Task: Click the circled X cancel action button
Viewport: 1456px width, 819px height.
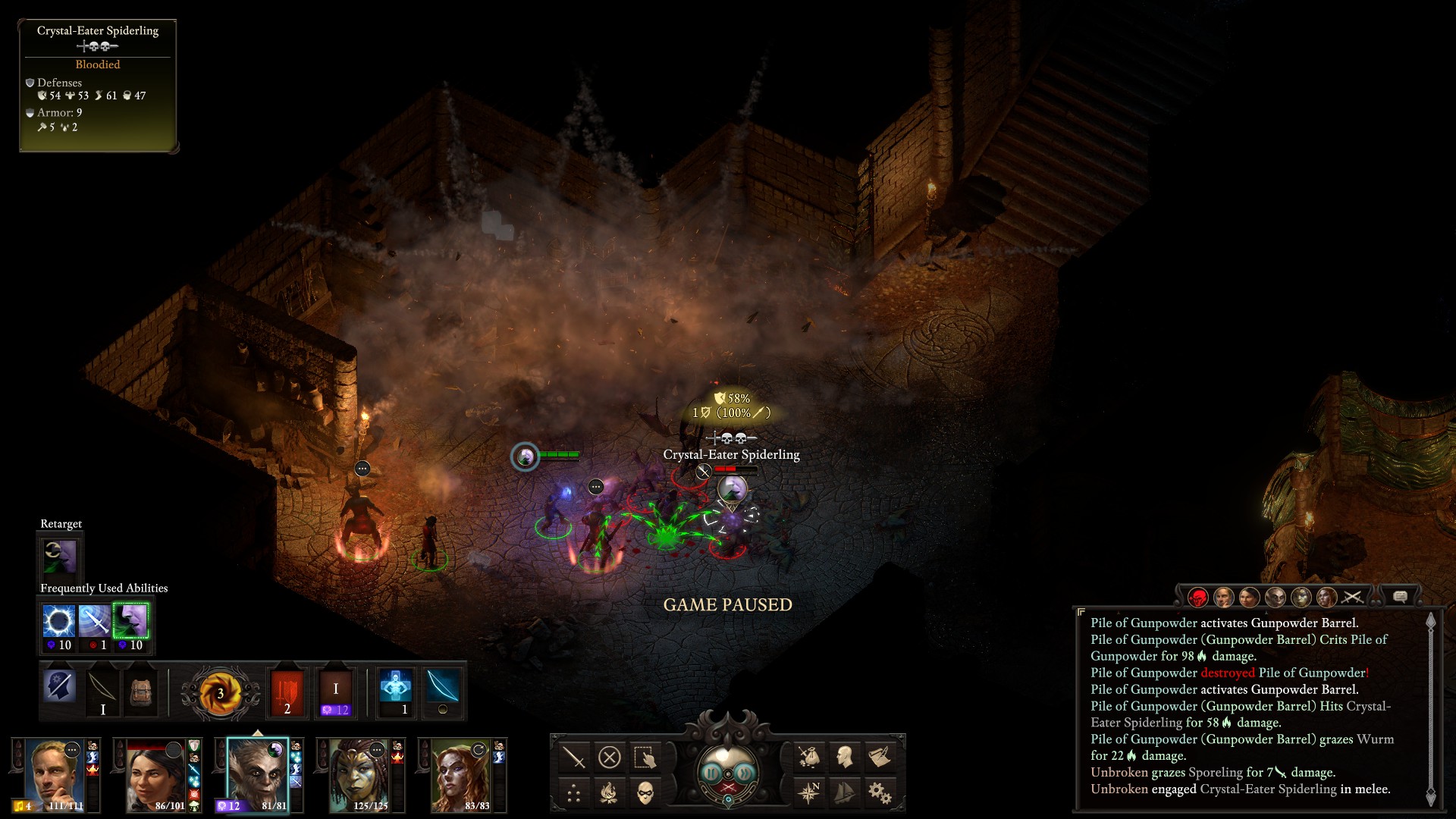Action: coord(610,757)
